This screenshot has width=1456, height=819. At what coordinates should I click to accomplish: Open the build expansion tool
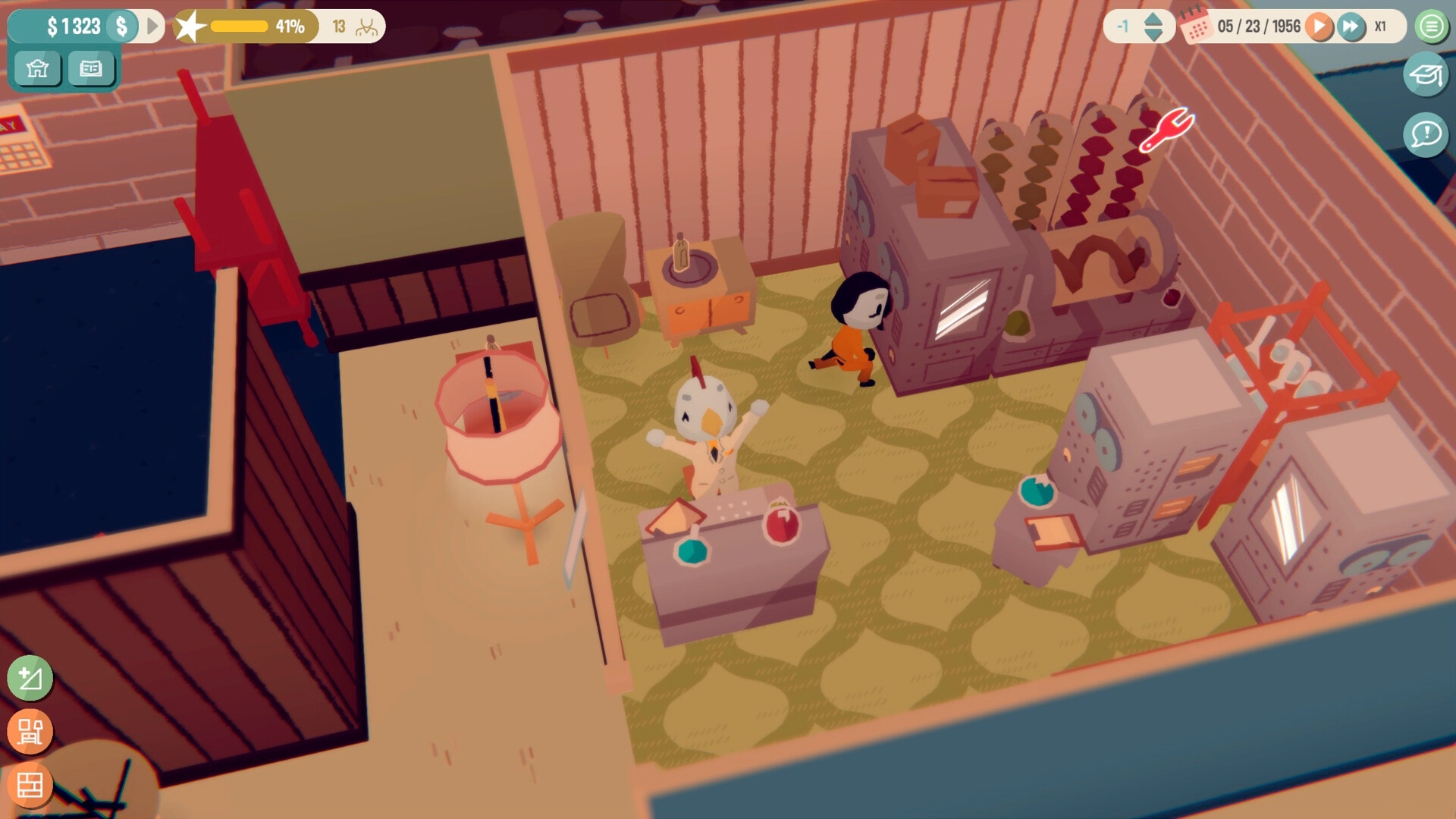29,679
